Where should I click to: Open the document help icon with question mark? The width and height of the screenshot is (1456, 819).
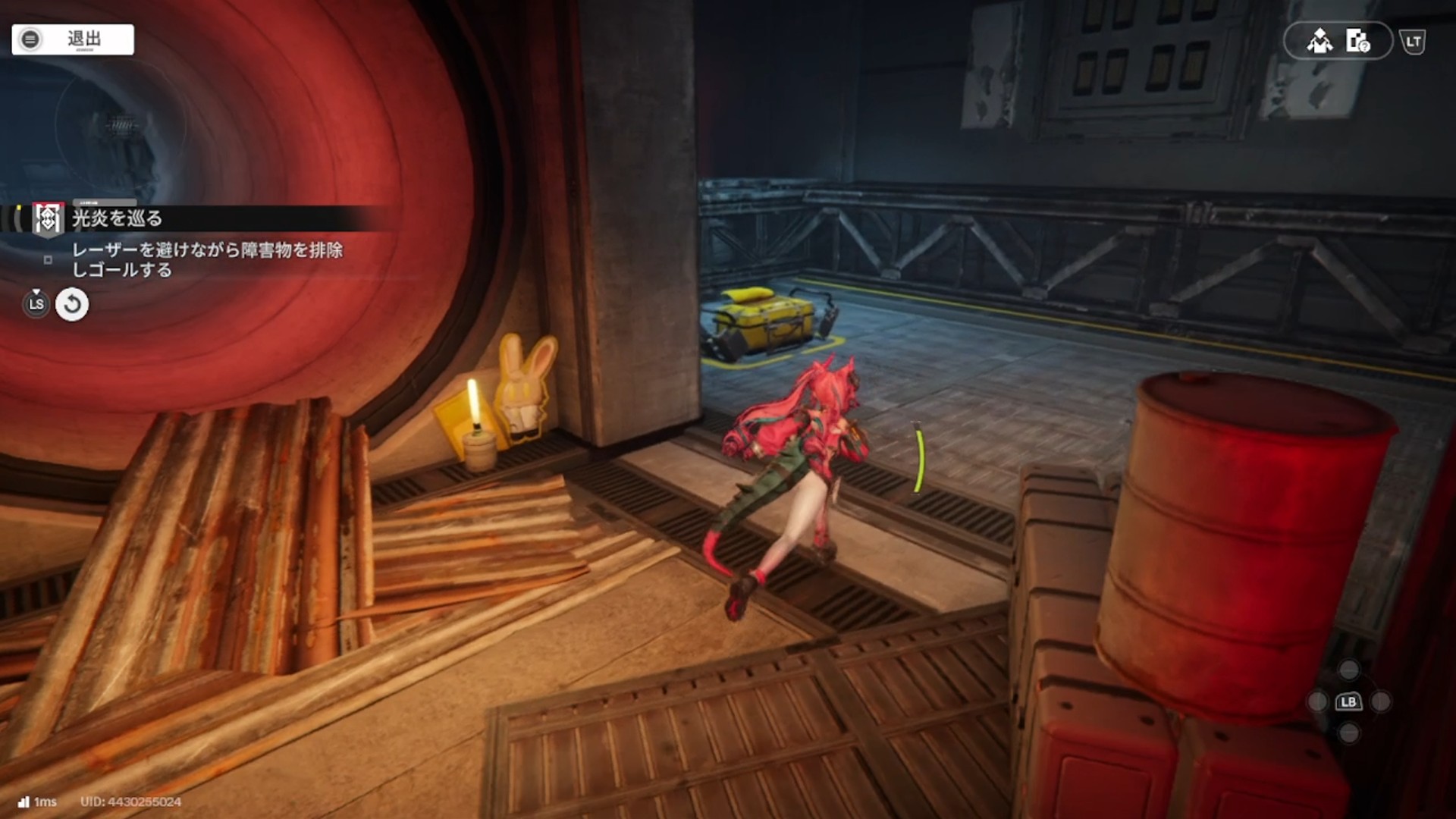pyautogui.click(x=1357, y=41)
